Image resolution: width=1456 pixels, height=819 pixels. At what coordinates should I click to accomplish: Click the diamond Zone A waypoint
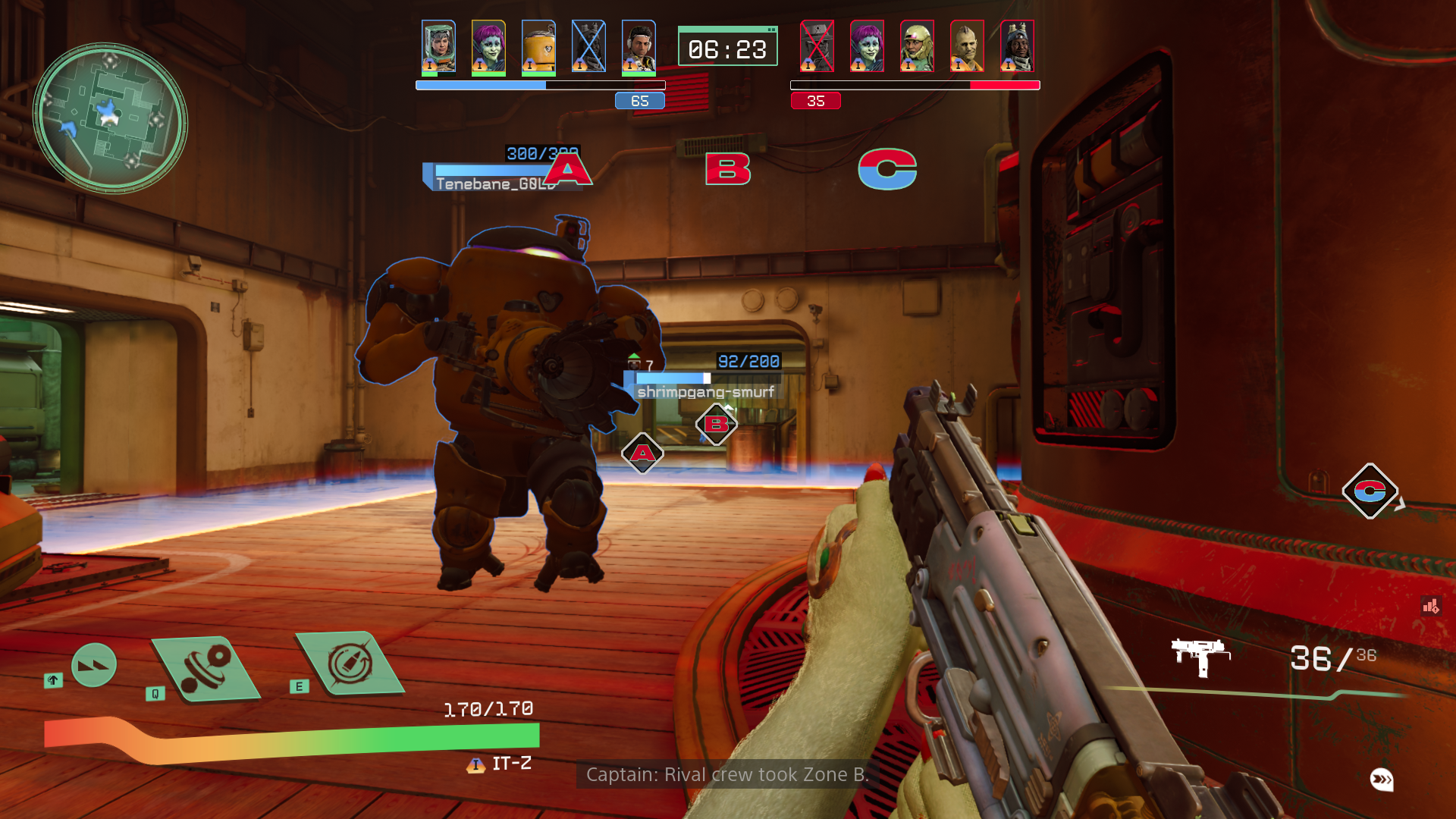tap(642, 453)
